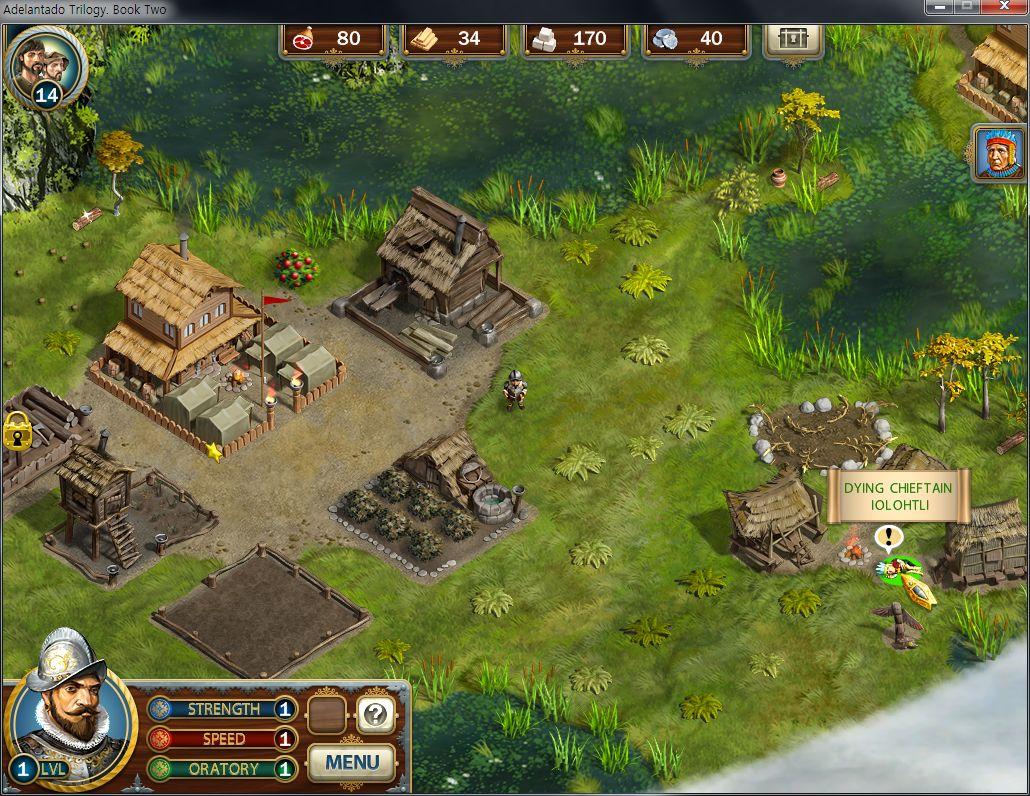The width and height of the screenshot is (1030, 796).
Task: Open the game MENU
Action: click(352, 763)
